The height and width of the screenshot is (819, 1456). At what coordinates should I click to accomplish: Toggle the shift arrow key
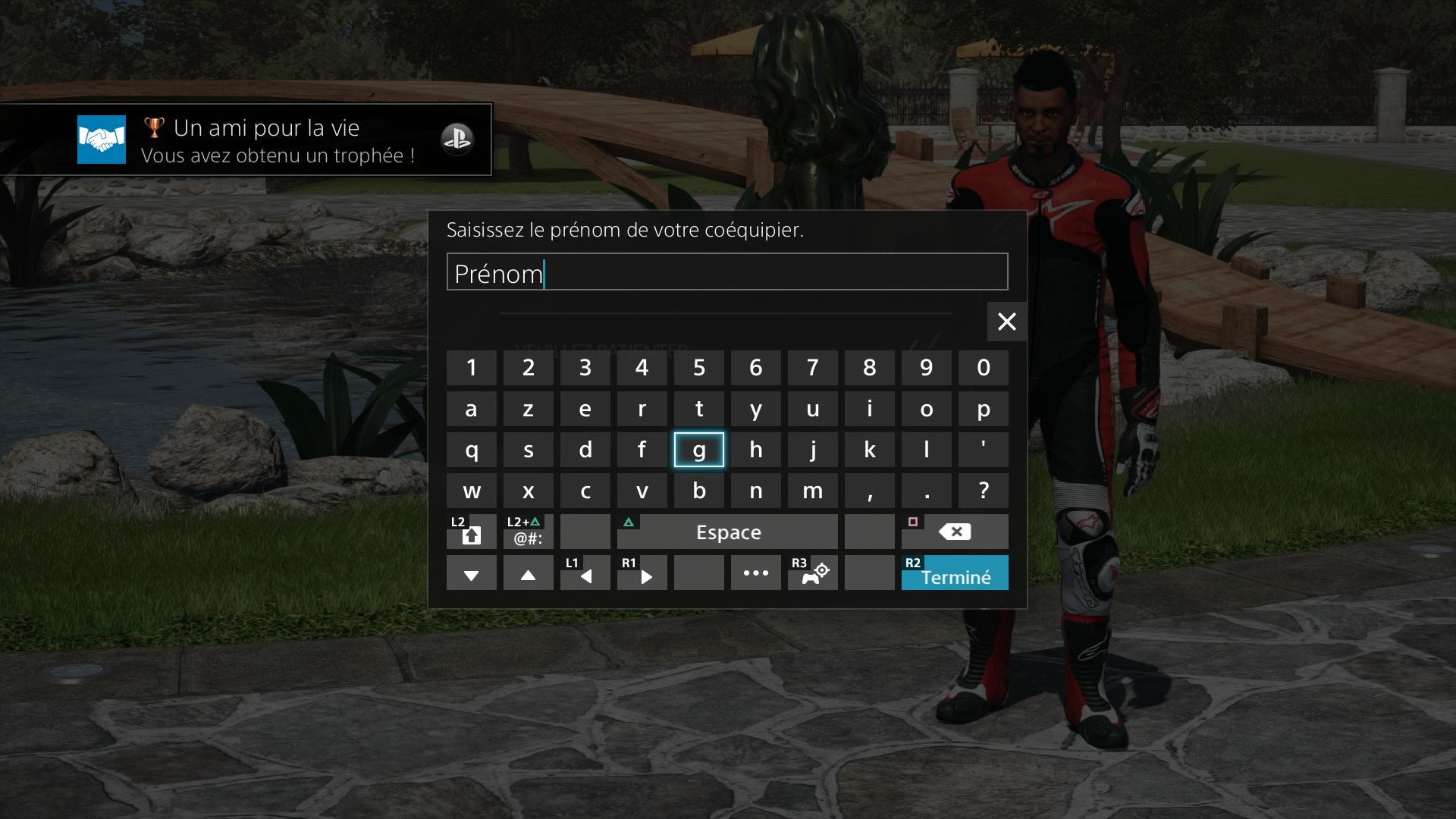tap(471, 532)
